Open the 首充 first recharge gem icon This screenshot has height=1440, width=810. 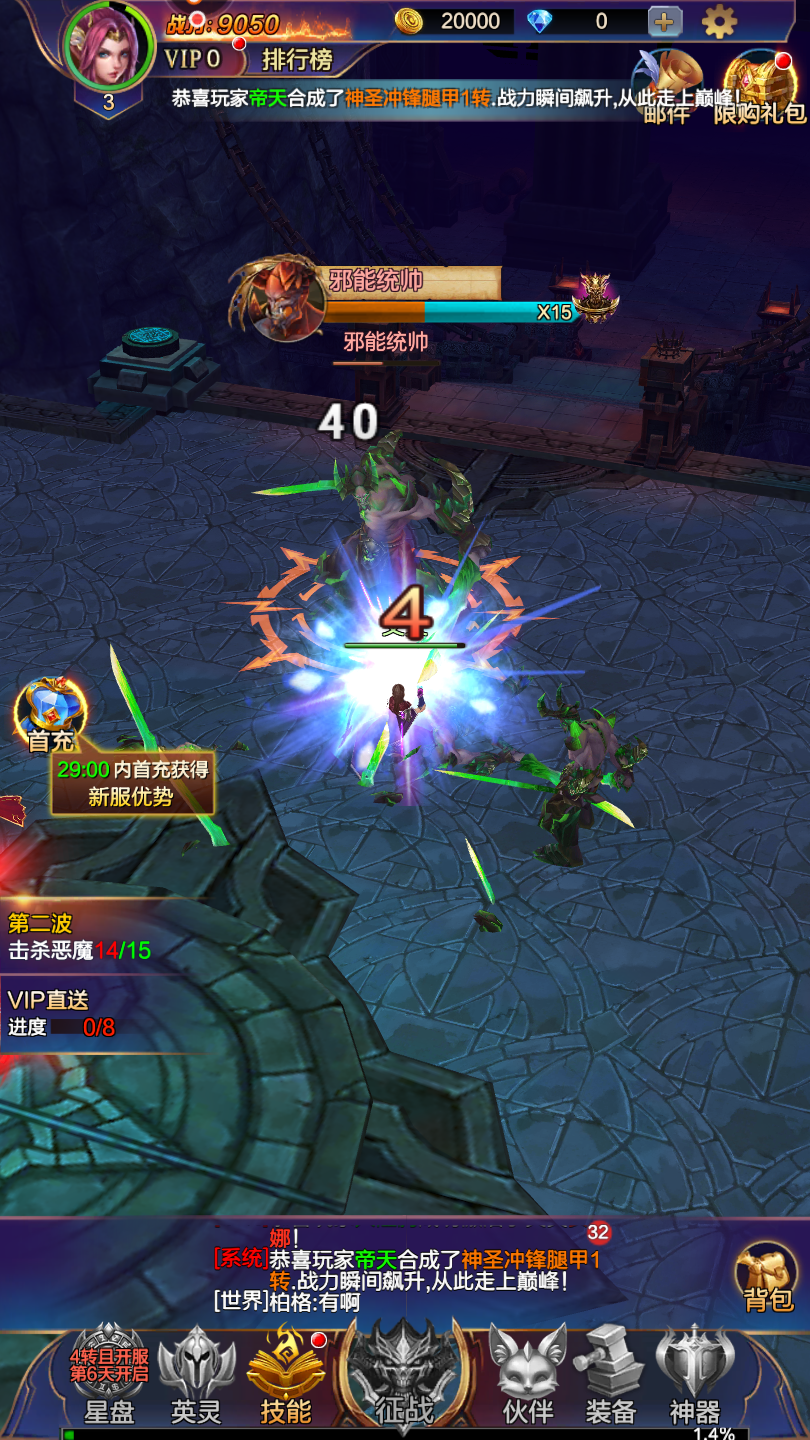[50, 712]
